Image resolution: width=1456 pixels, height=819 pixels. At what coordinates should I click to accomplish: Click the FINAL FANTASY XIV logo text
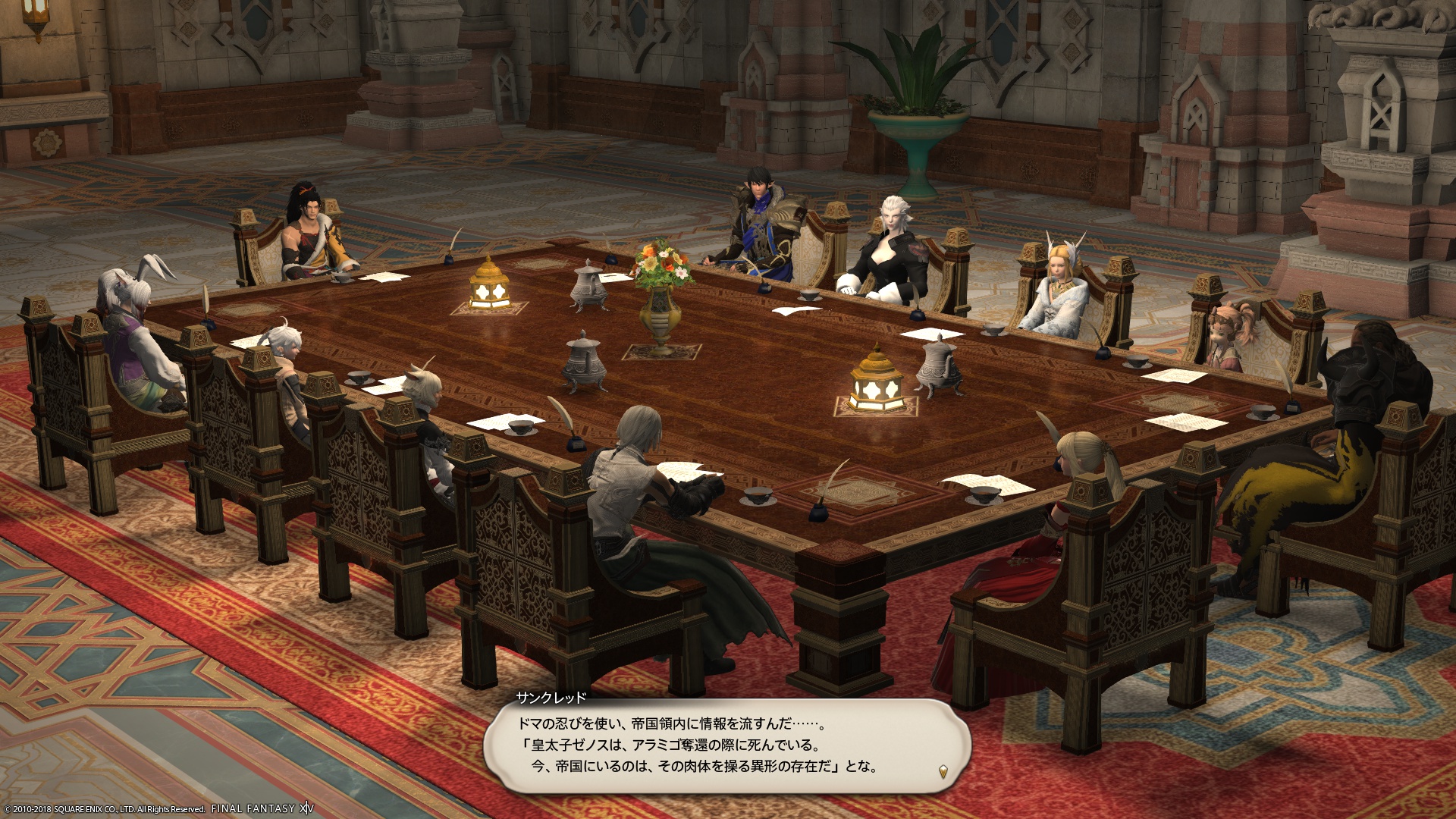pyautogui.click(x=262, y=808)
